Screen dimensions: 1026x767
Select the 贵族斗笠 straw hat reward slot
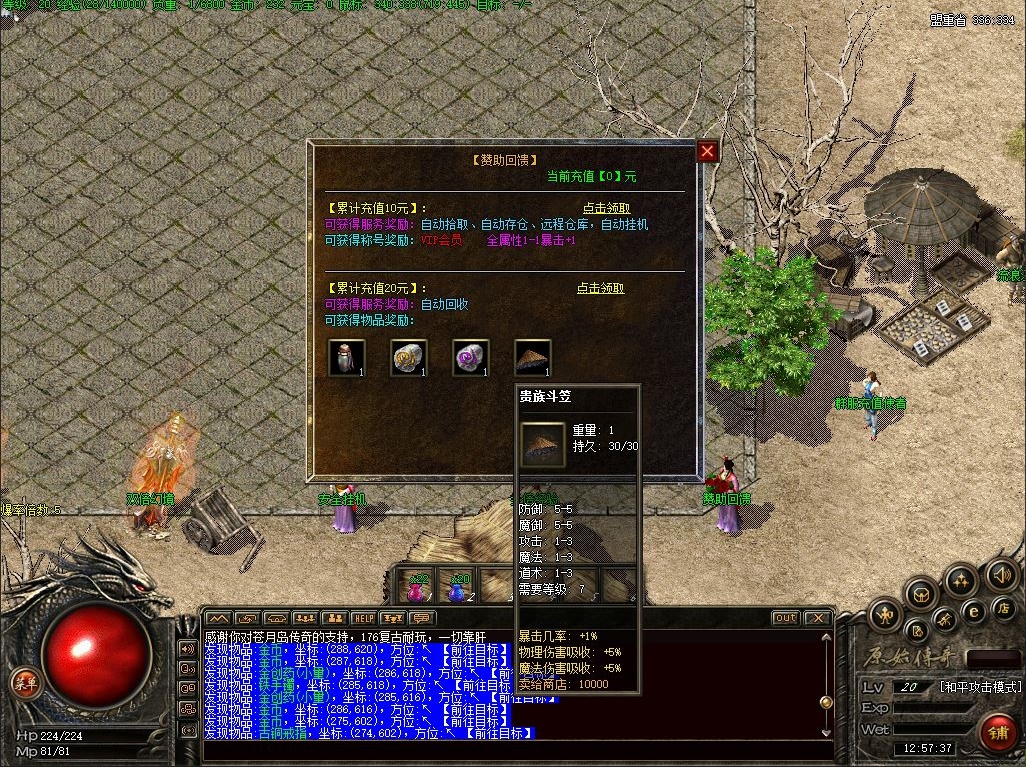click(532, 358)
